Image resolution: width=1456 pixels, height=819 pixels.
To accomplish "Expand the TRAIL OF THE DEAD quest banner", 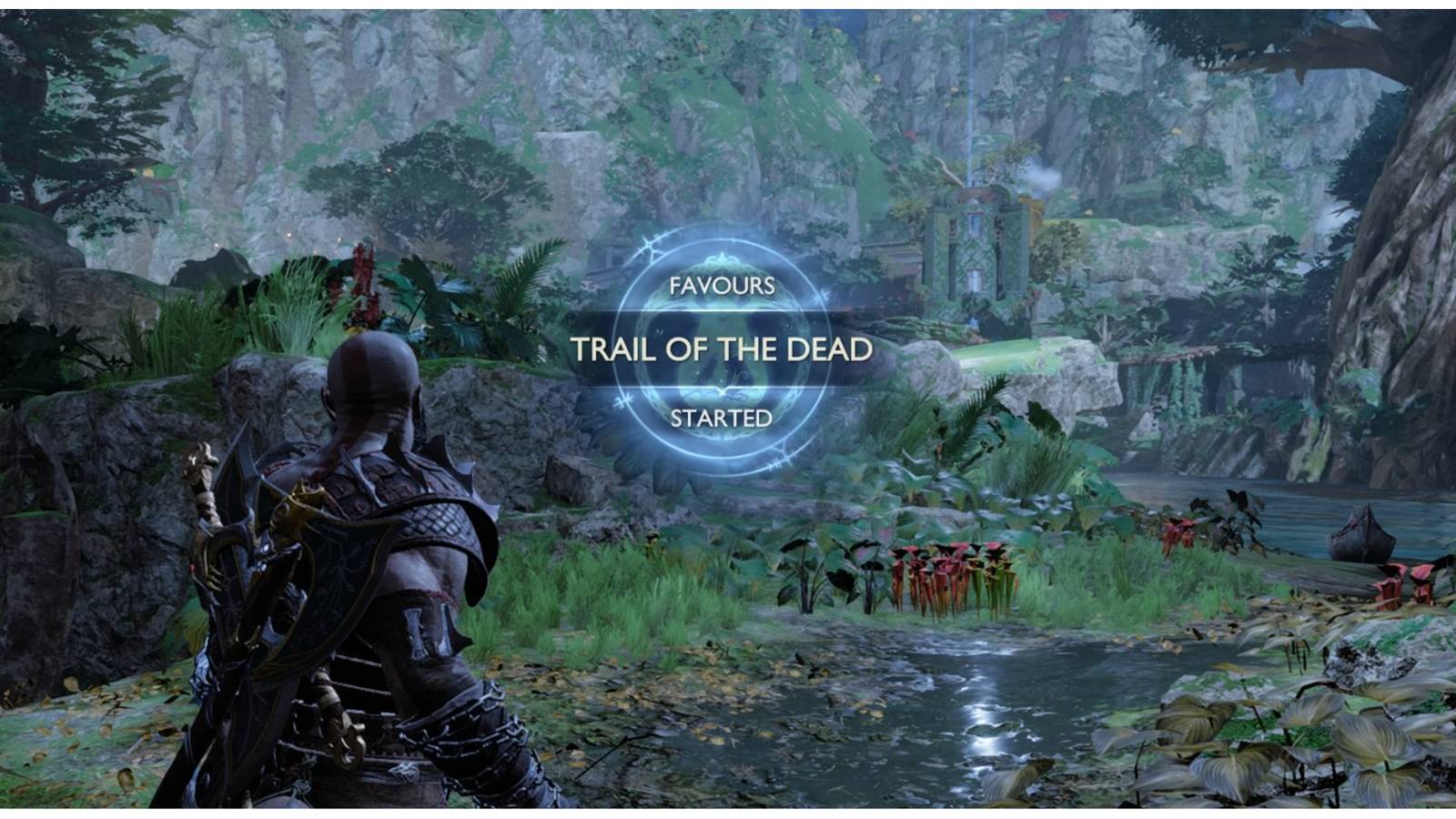I will click(723, 349).
